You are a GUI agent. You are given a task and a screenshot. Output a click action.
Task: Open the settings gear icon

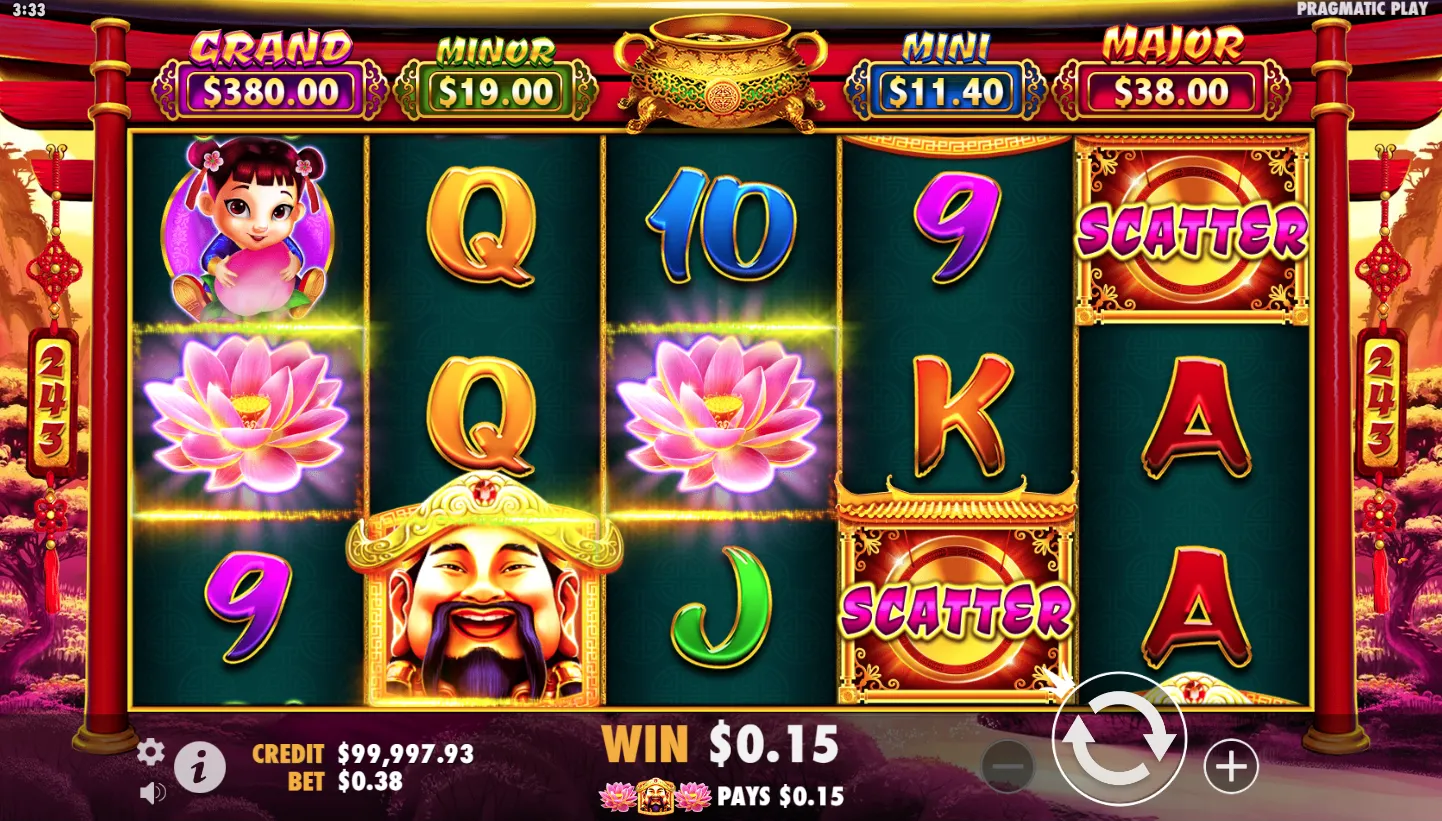tap(150, 752)
